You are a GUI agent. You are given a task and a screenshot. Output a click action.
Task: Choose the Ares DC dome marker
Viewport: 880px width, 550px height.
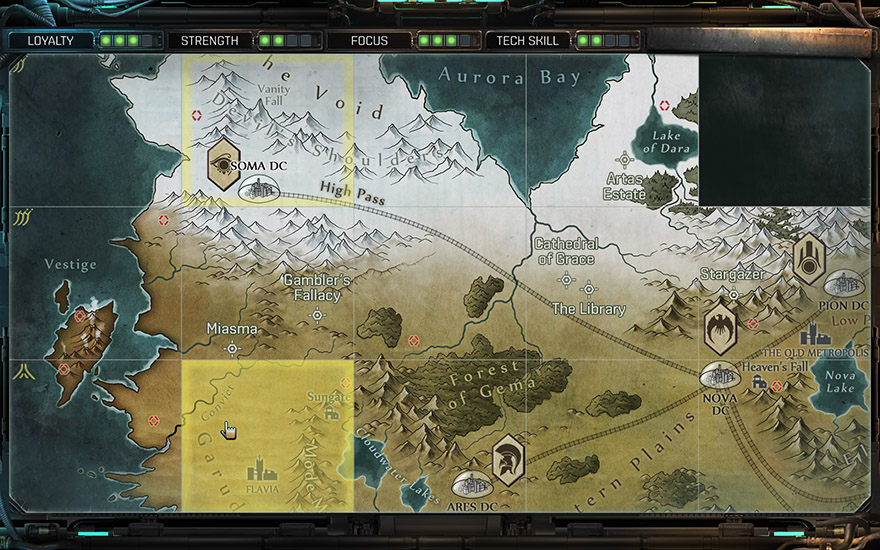coord(470,485)
